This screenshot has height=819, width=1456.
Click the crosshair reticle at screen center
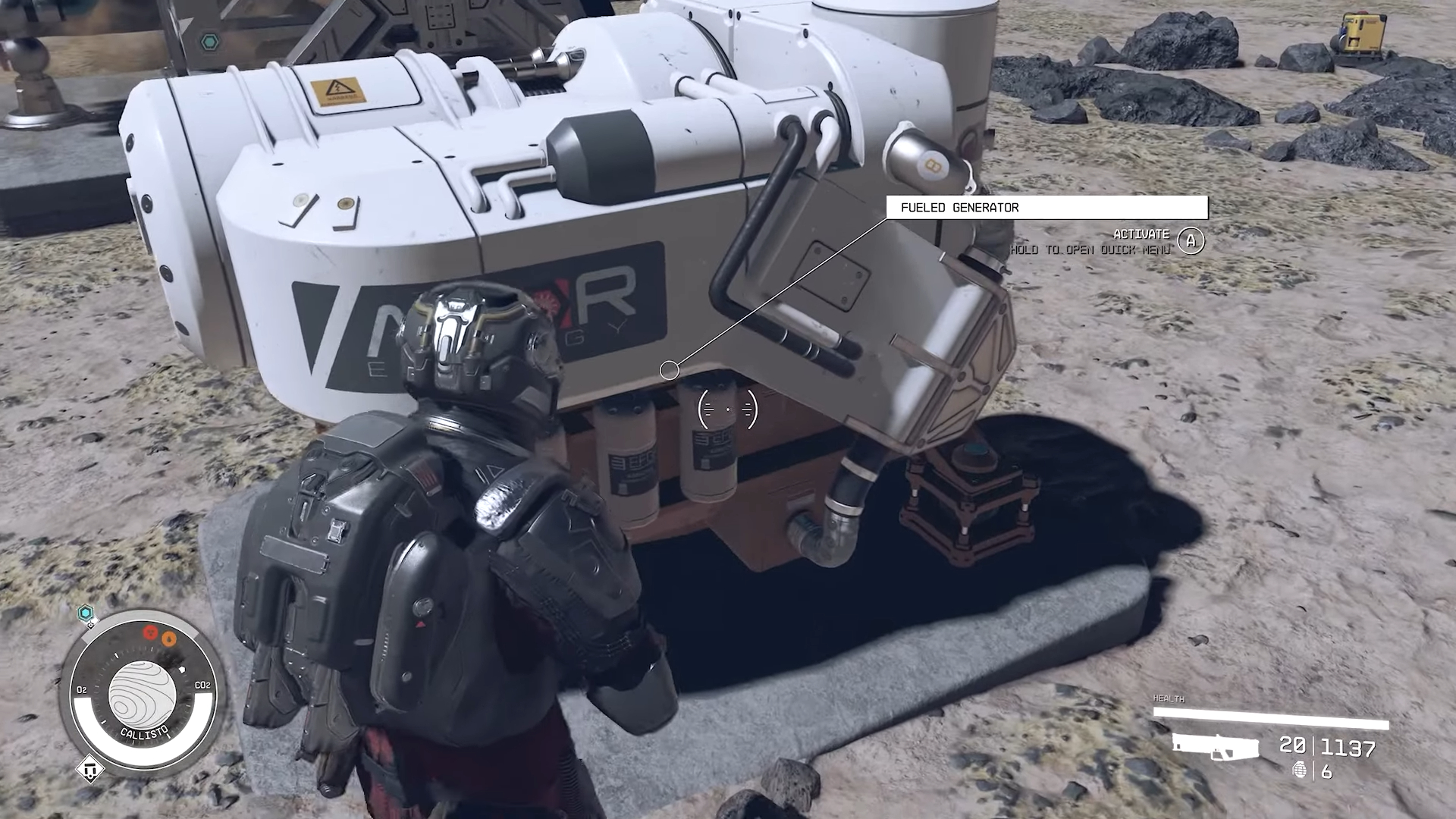(727, 409)
